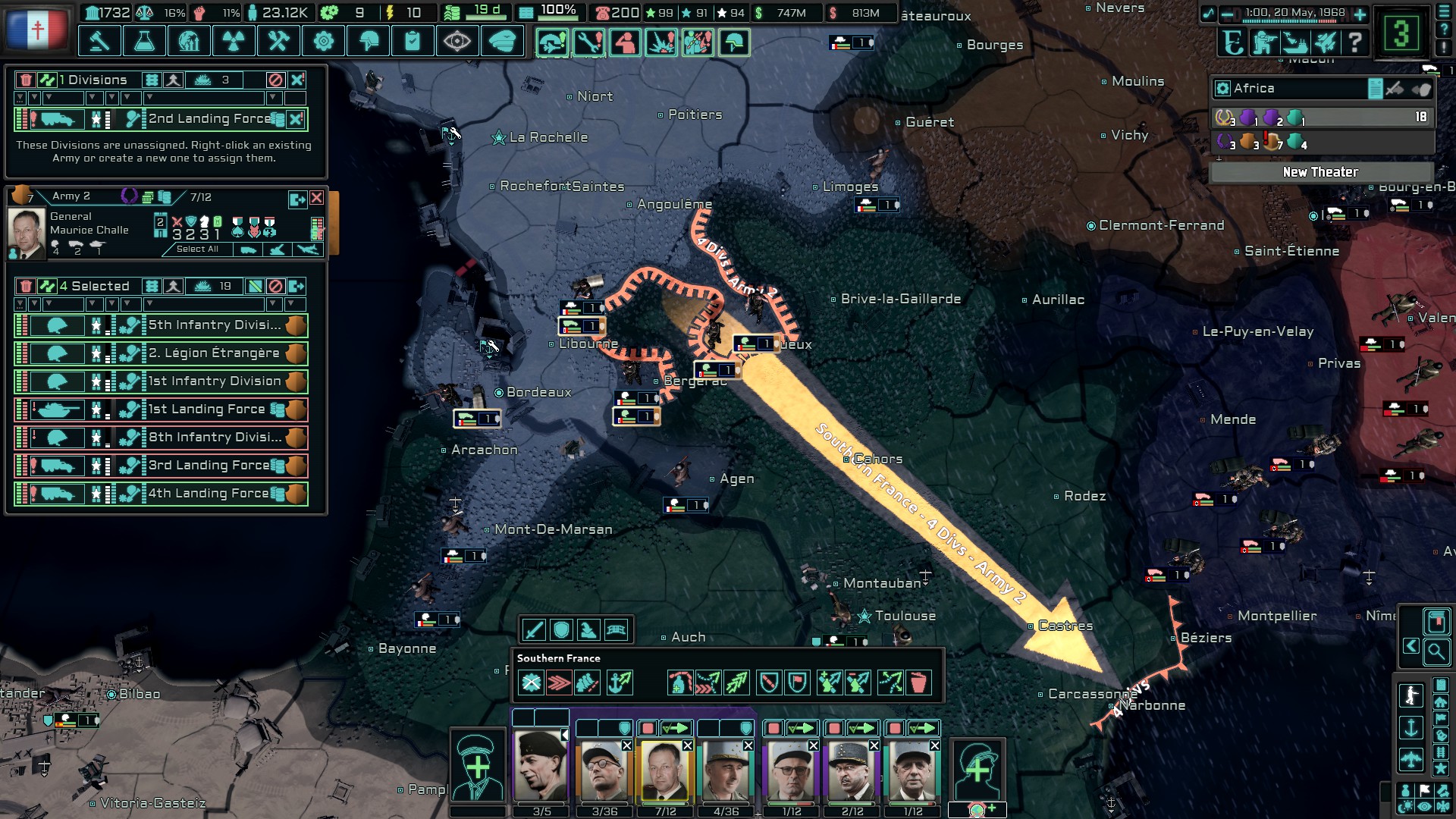The image size is (1456, 819).
Task: Create a New Theater
Action: 1320,172
